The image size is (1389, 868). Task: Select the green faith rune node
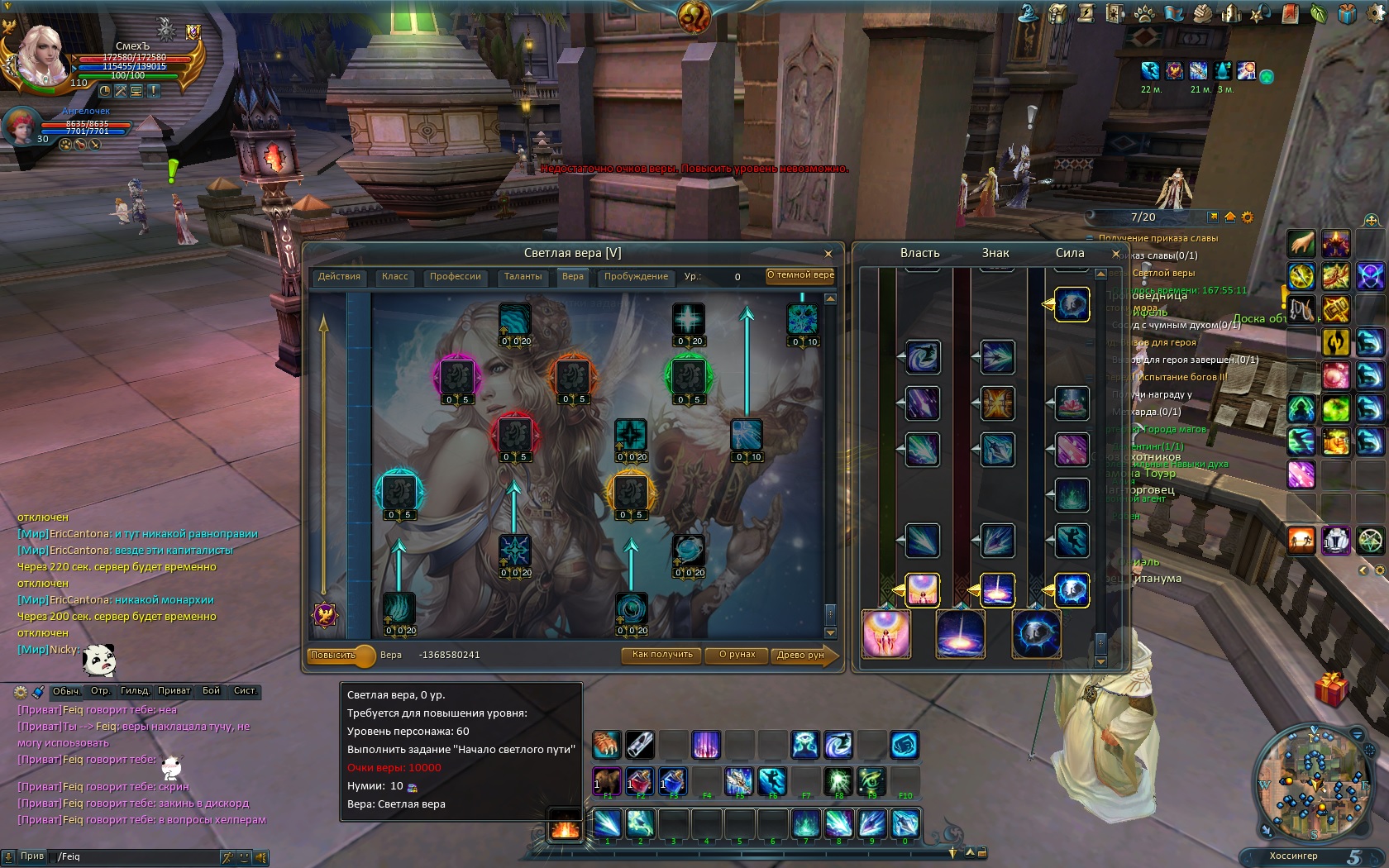click(x=688, y=377)
